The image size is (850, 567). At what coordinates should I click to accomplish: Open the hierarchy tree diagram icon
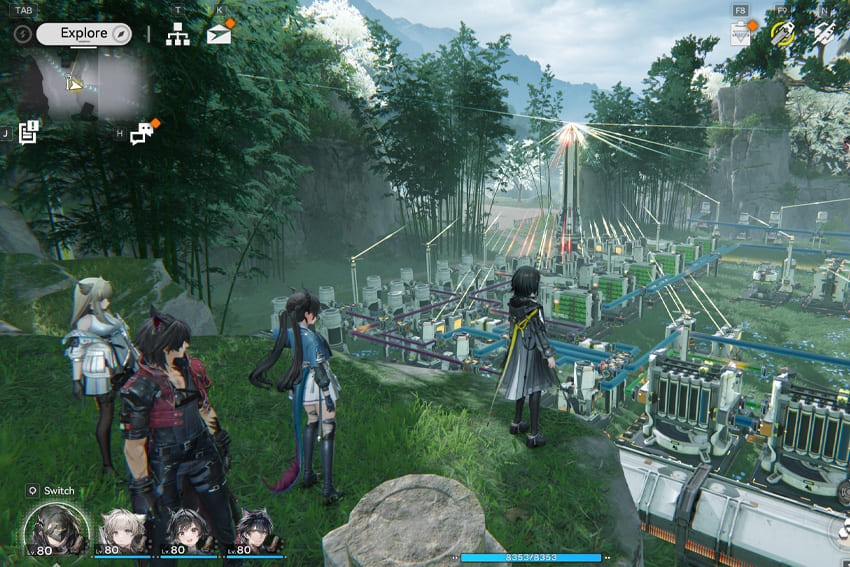pyautogui.click(x=178, y=33)
